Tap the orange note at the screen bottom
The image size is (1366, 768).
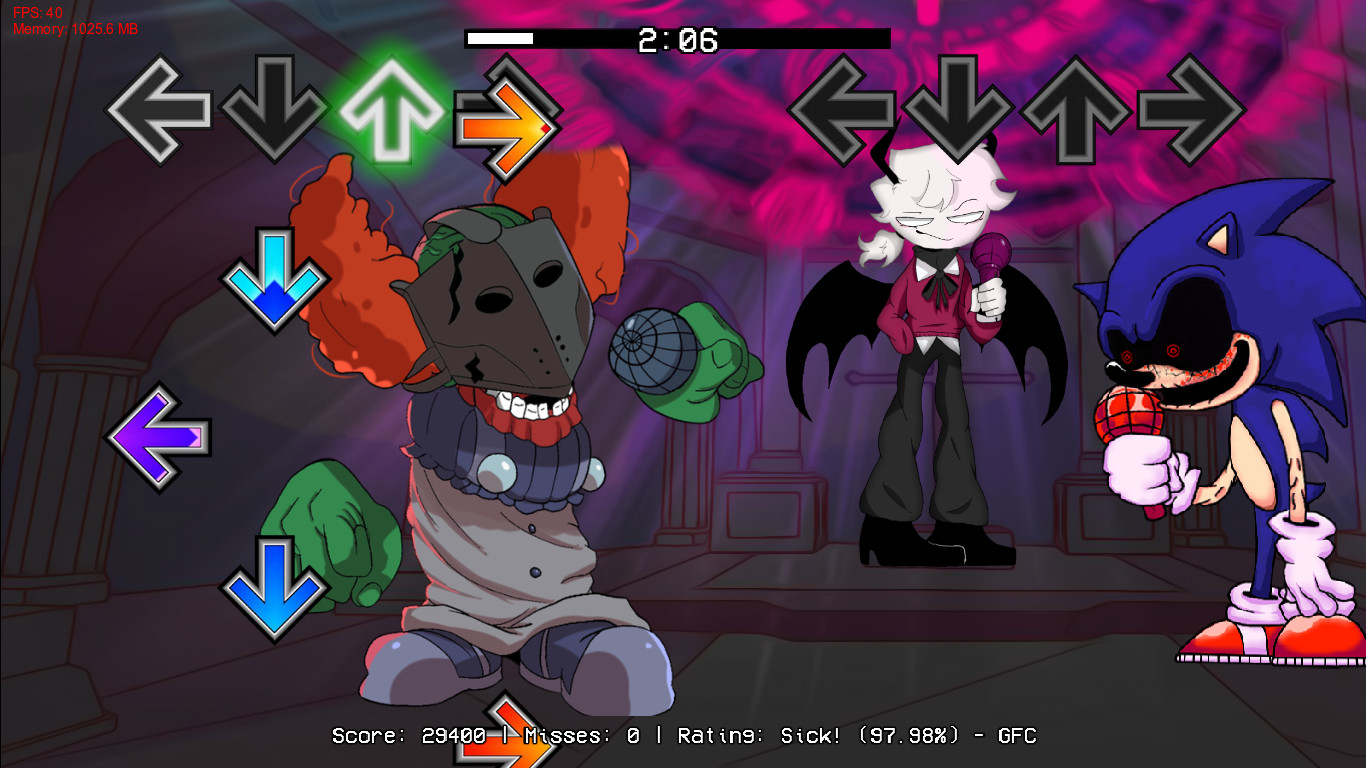506,735
